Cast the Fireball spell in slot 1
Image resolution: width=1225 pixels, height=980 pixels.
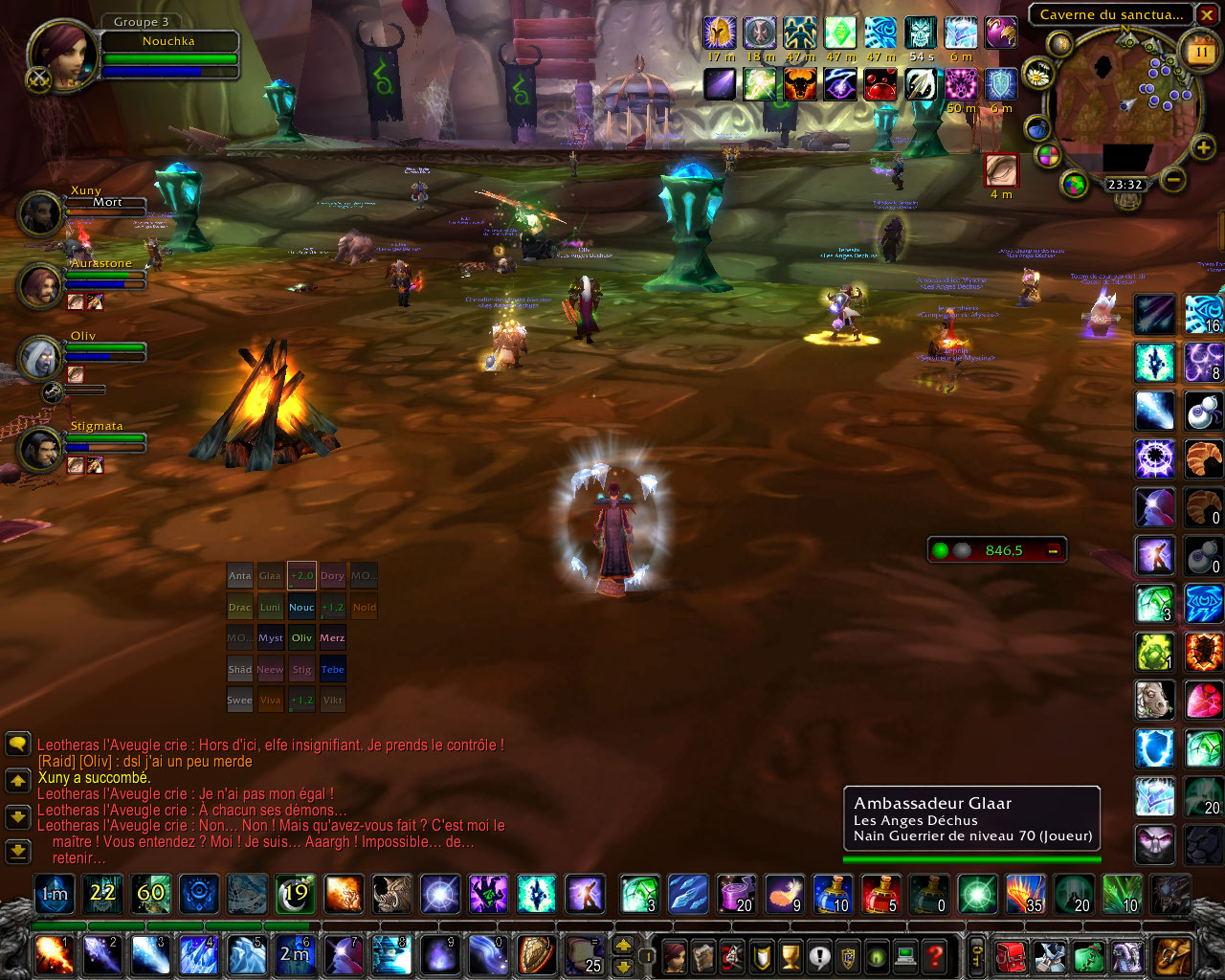click(x=53, y=955)
